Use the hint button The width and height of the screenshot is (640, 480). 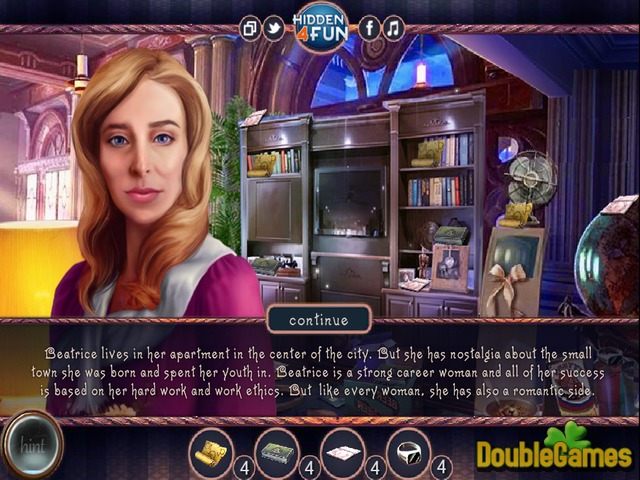(x=31, y=445)
